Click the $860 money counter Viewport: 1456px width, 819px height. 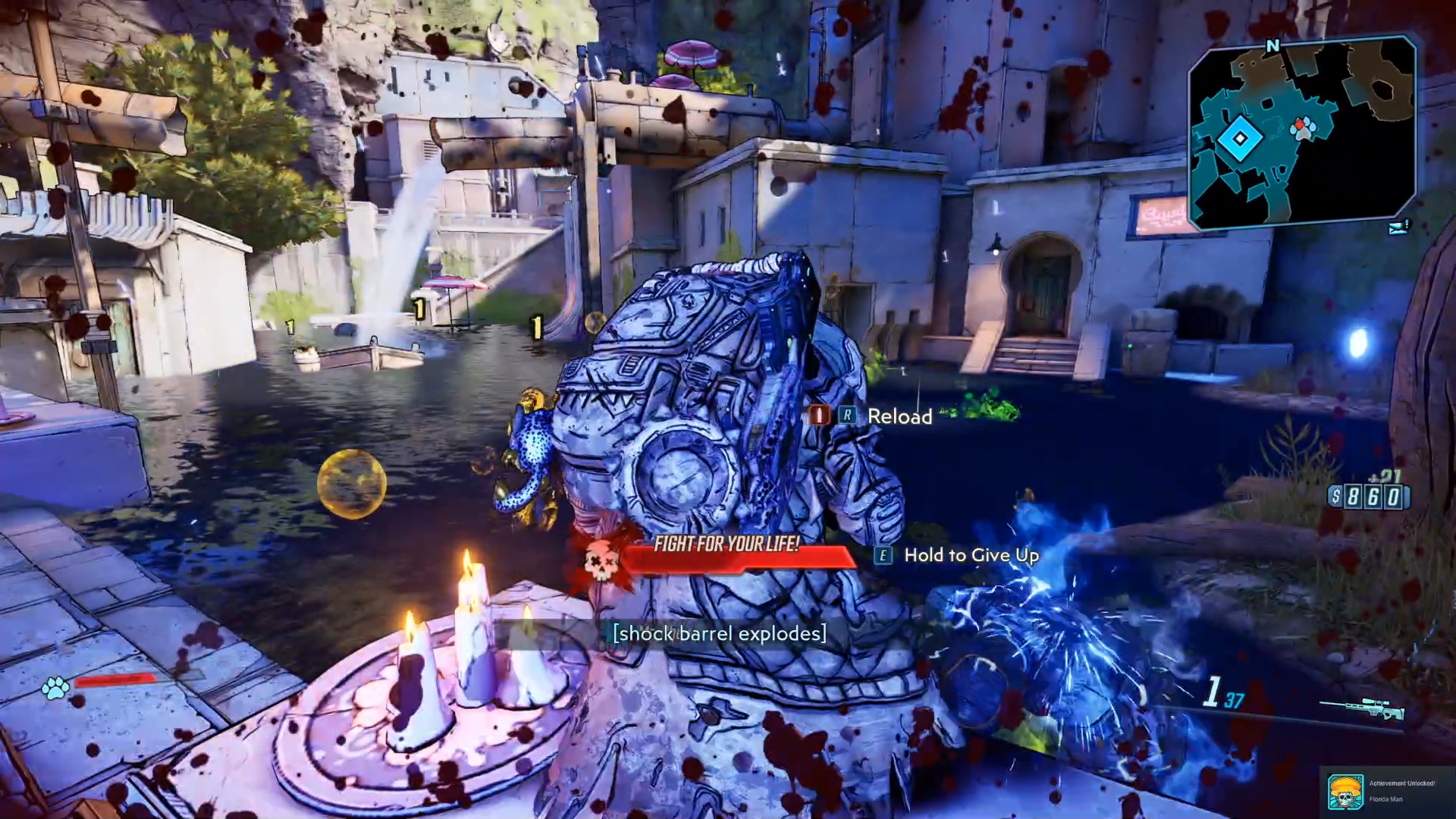(x=1369, y=498)
